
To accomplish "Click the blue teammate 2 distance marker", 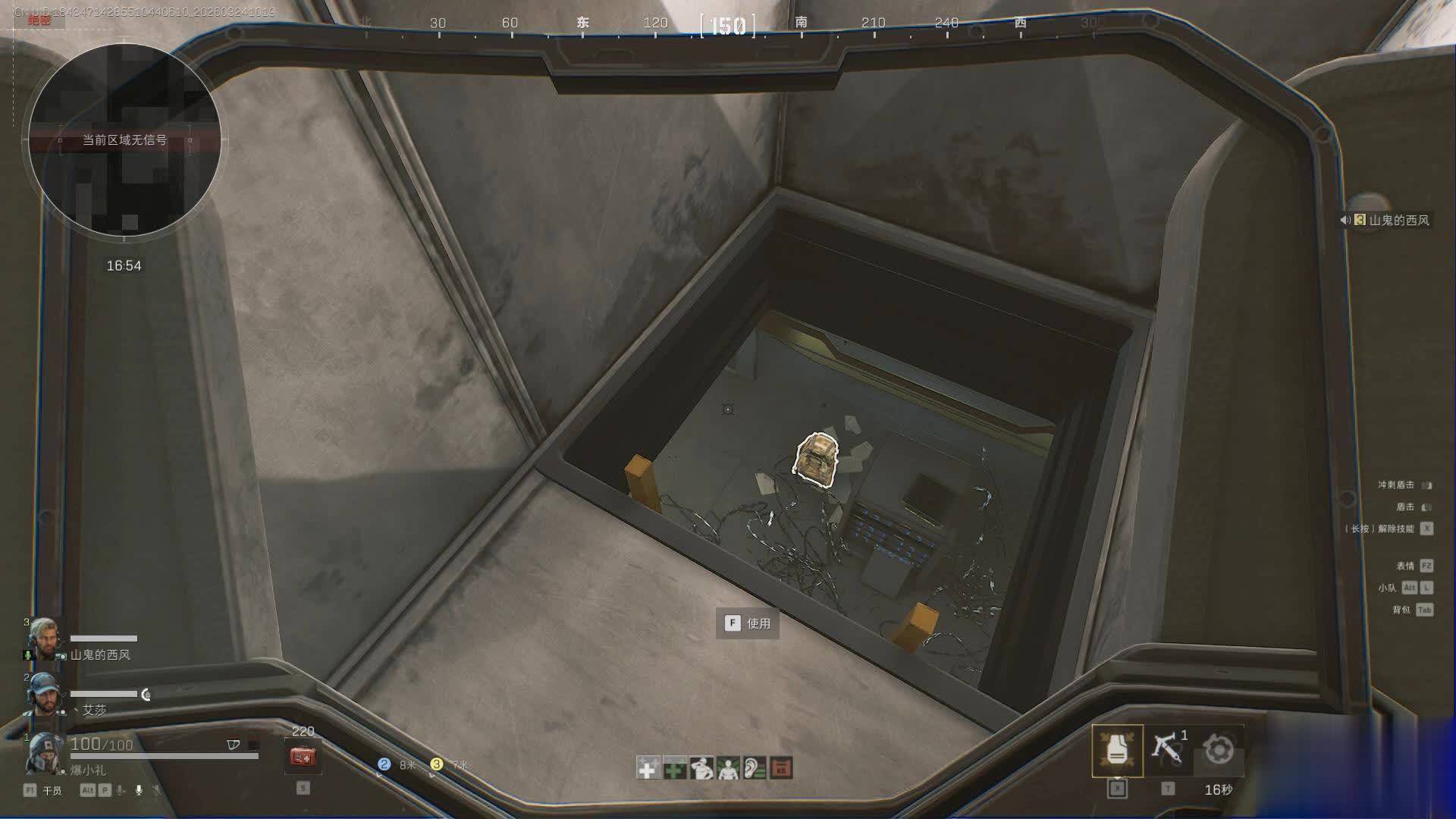I will click(x=384, y=764).
